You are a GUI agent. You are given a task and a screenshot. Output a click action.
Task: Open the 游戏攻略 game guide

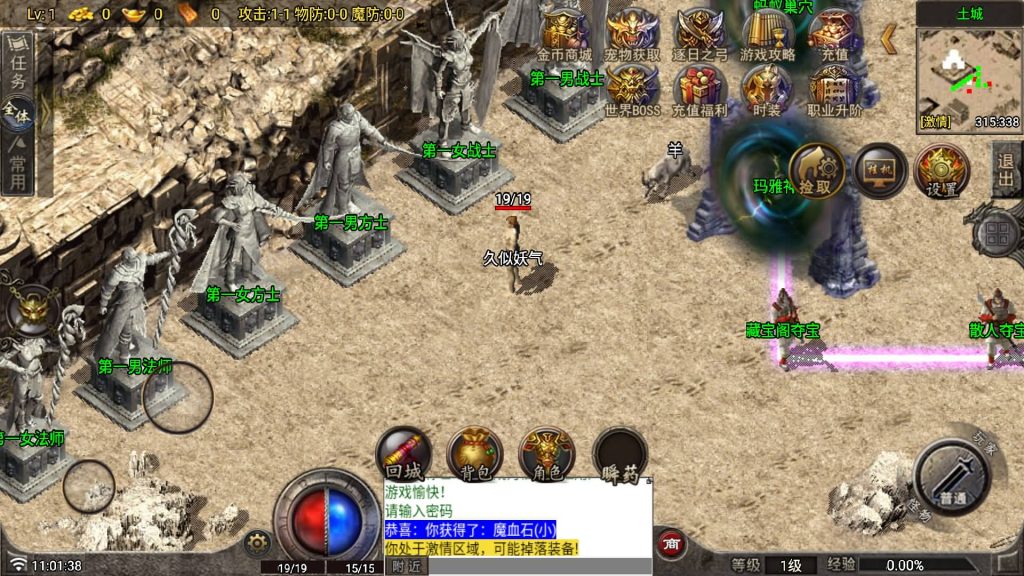pos(768,33)
